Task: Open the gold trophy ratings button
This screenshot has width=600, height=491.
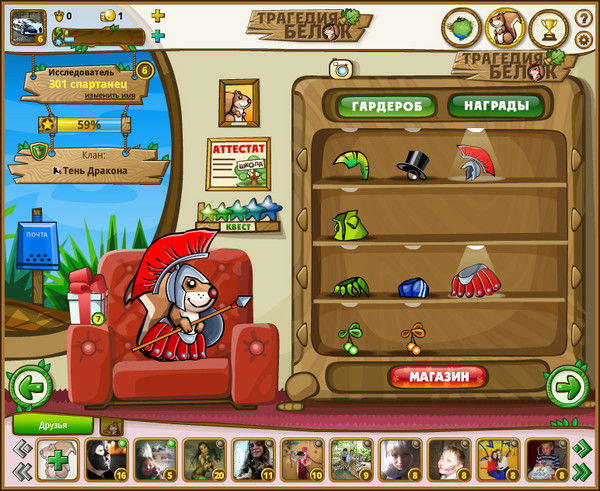Action: (x=548, y=28)
